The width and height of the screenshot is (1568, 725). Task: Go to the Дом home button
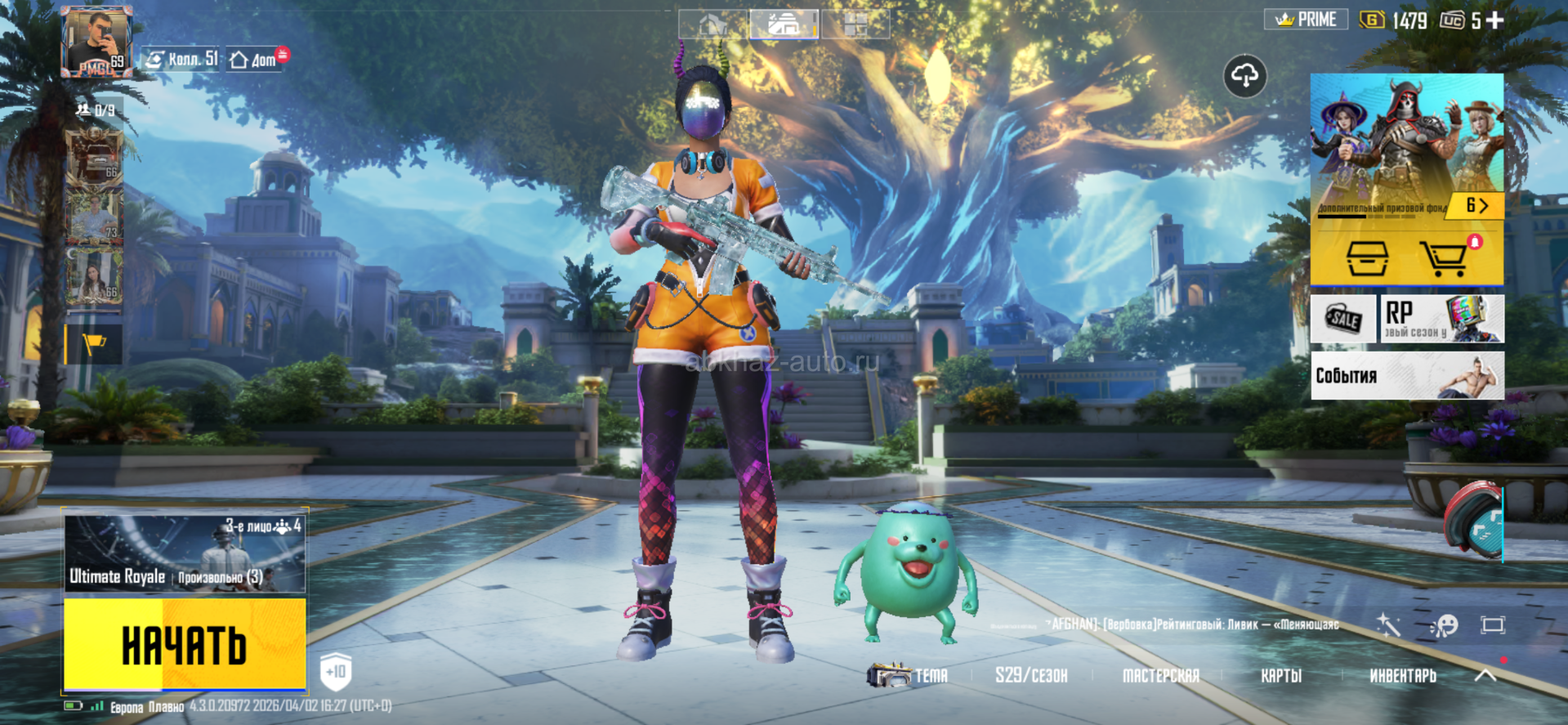255,60
